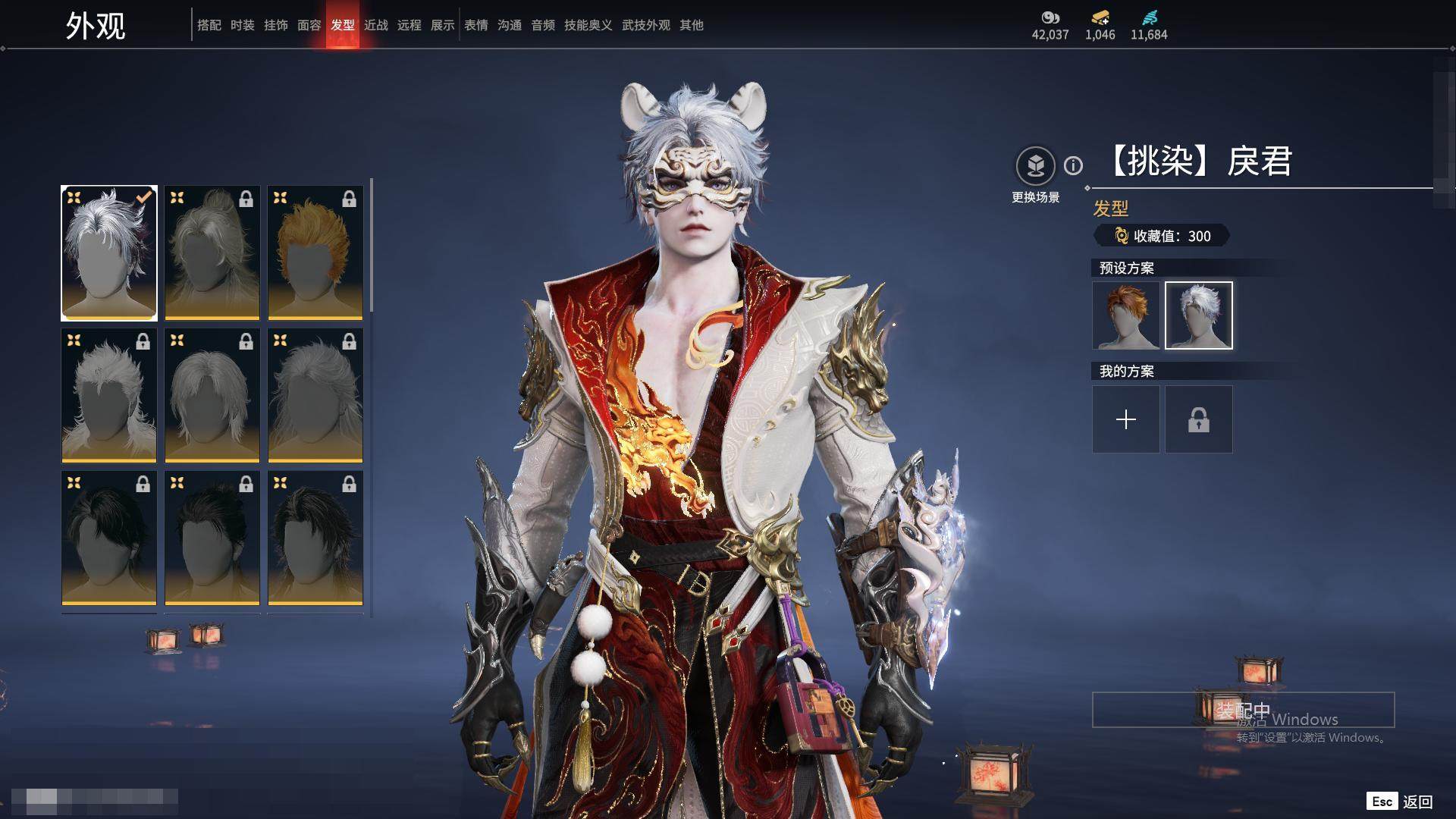Pick the locked orange spiky hairstyle
This screenshot has width=1456, height=819.
click(x=315, y=253)
